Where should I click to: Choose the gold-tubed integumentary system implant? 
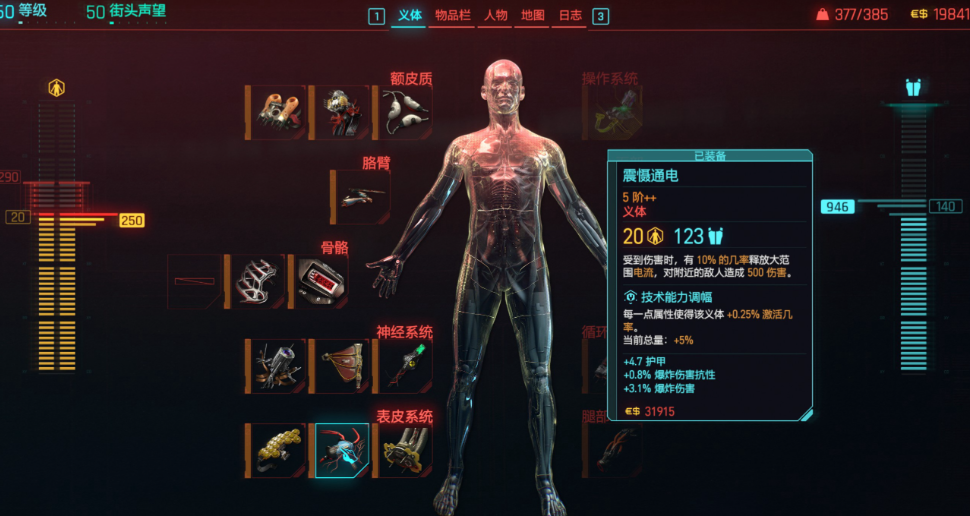(405, 450)
